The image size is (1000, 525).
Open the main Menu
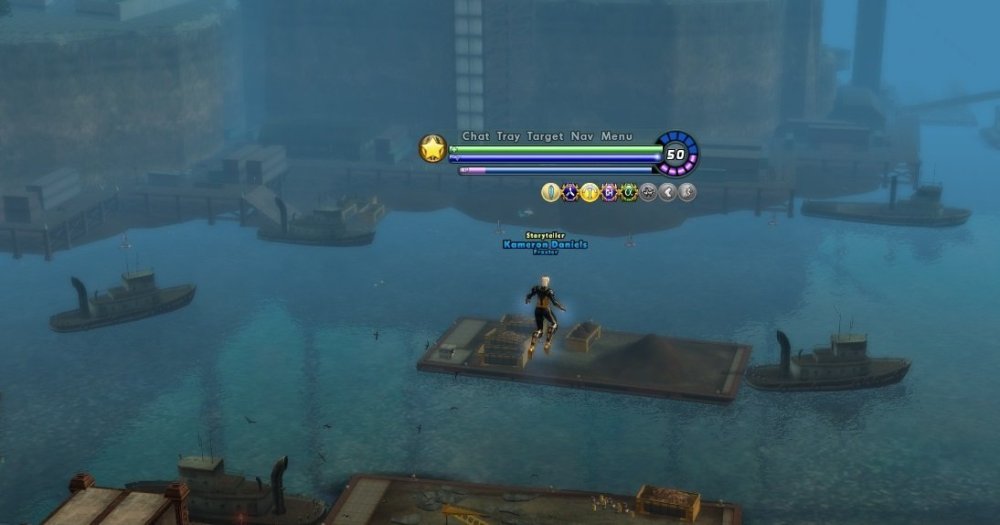pos(617,136)
